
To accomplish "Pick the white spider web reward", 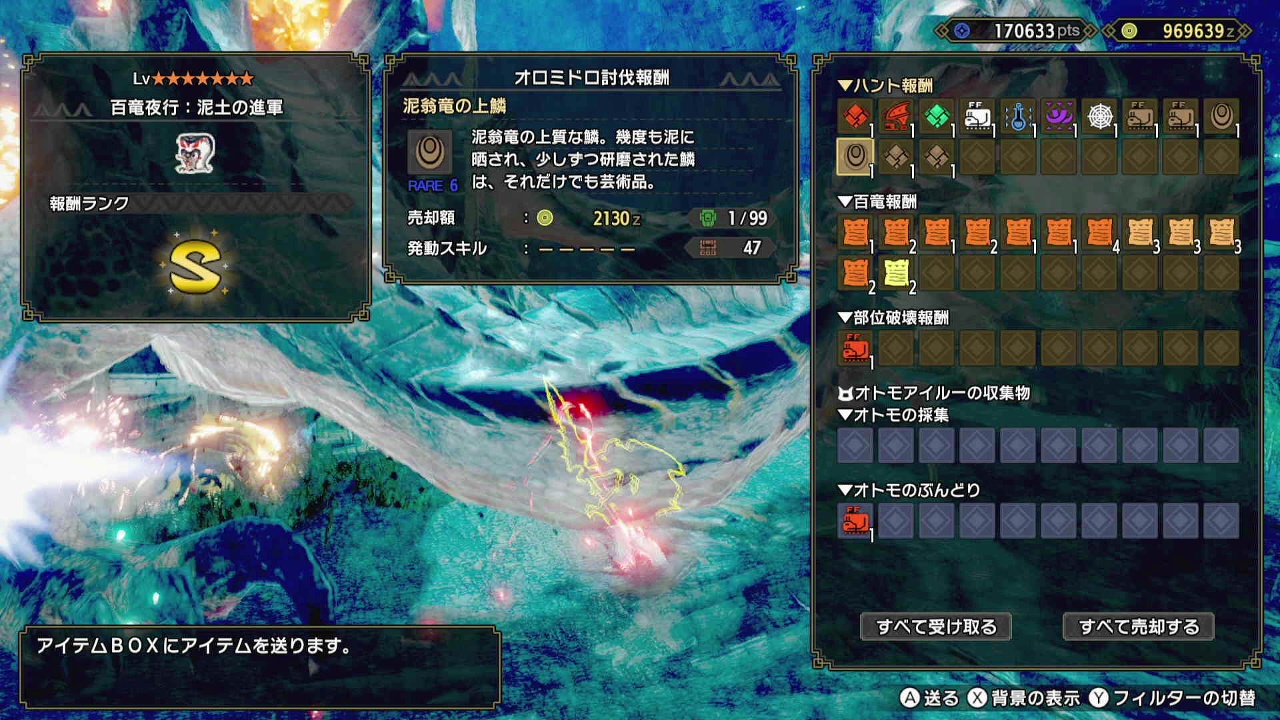I will (x=1099, y=117).
